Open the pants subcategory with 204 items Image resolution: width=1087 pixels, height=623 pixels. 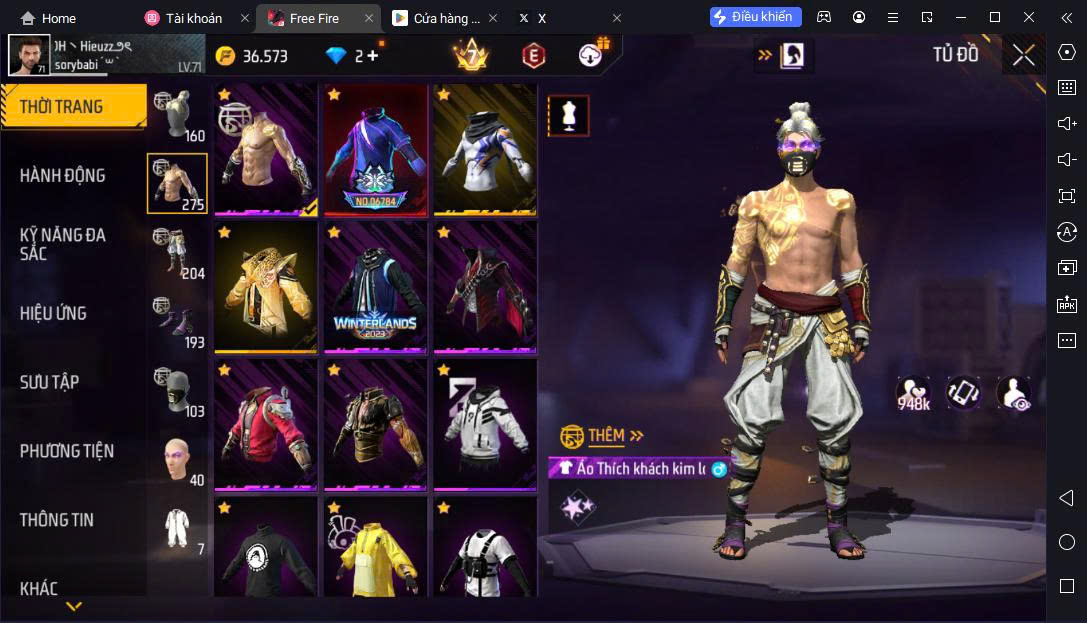(178, 253)
